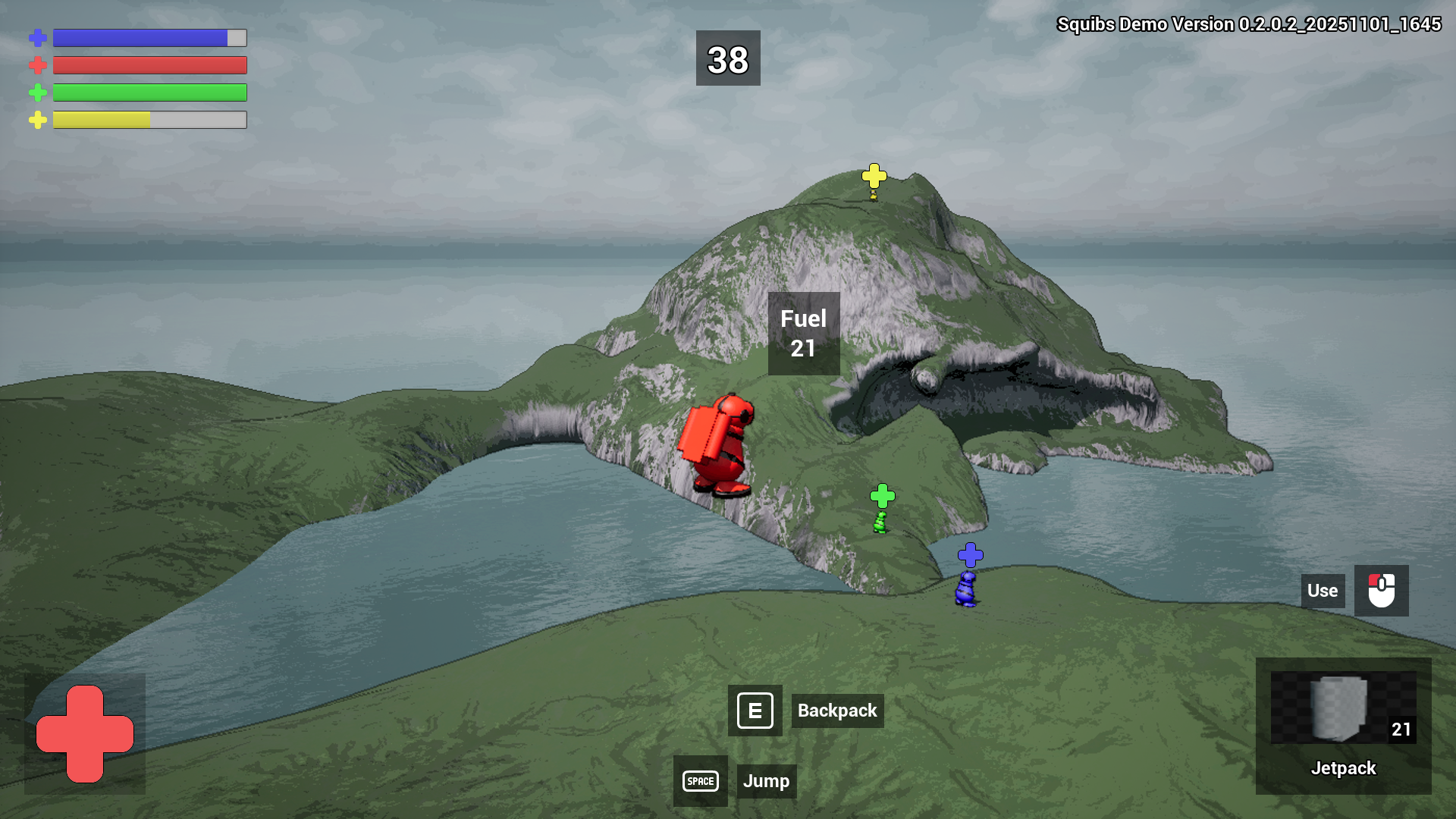The width and height of the screenshot is (1456, 819).
Task: Click the yellow plus icon beside the yellow bar
Action: pos(38,120)
